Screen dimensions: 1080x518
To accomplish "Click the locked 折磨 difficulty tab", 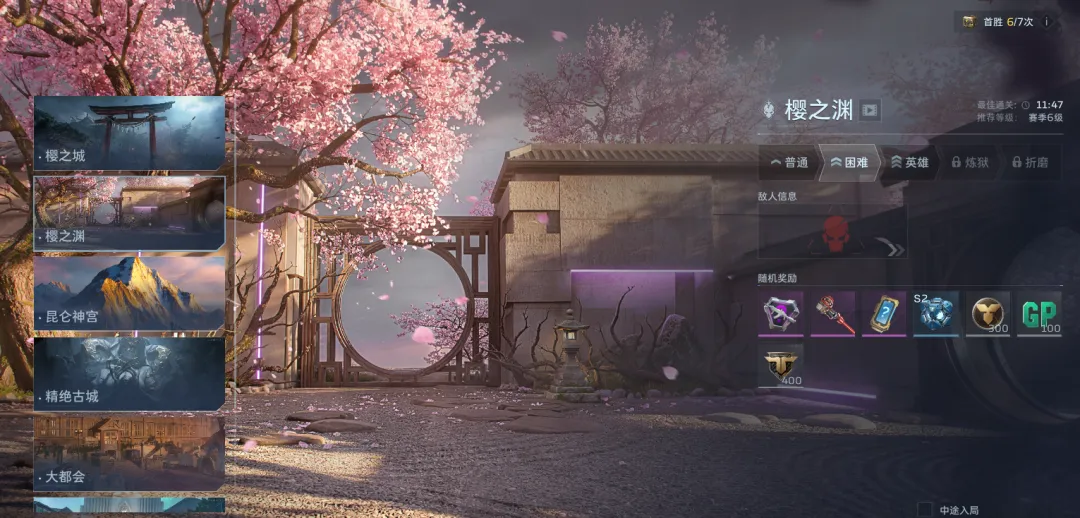I will coord(1029,162).
